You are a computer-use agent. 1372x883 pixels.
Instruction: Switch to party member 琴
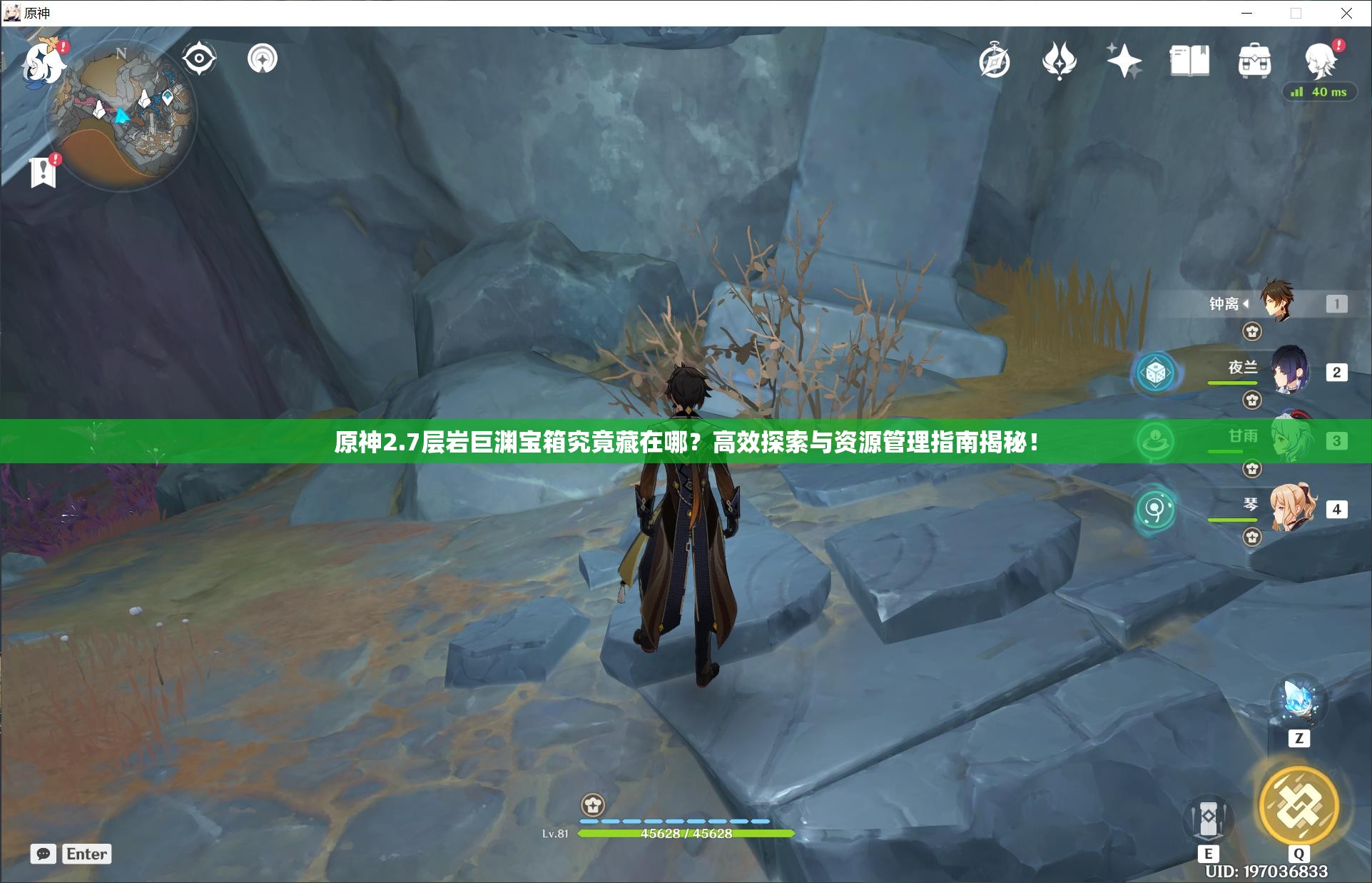1291,508
